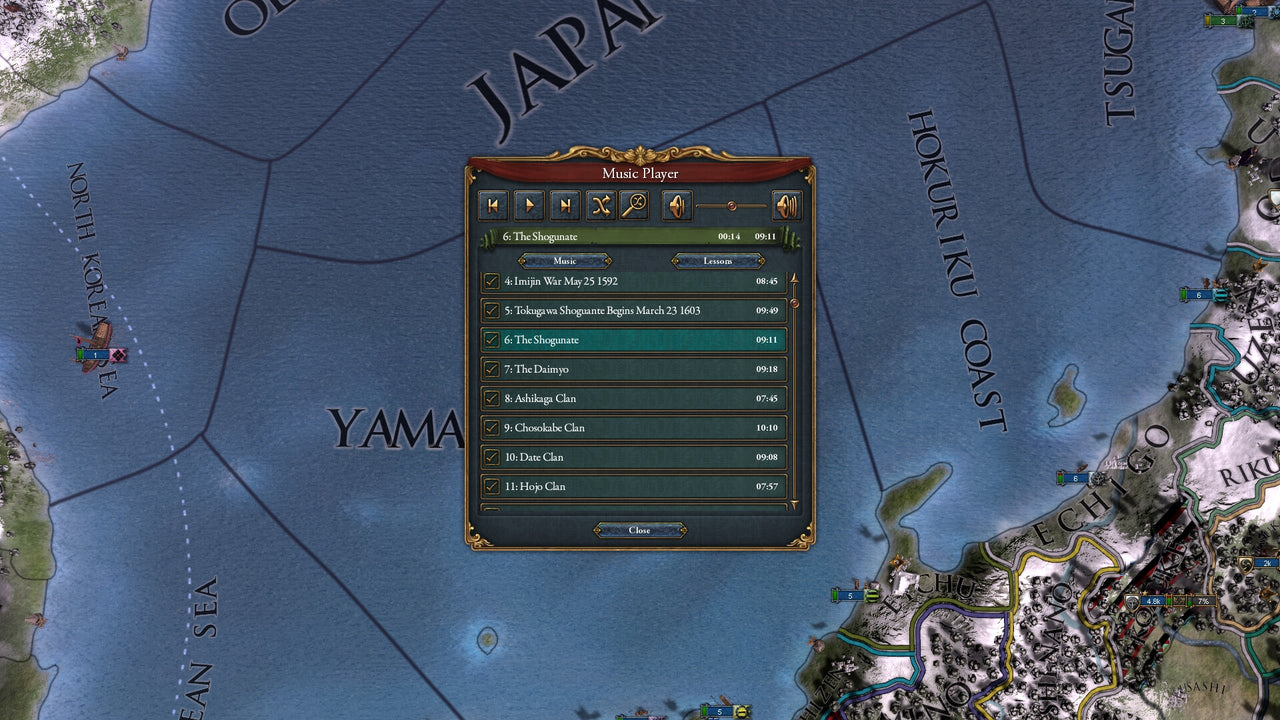Select the naval unit marked 6 near Hokuriku
1280x720 pixels.
1198,295
